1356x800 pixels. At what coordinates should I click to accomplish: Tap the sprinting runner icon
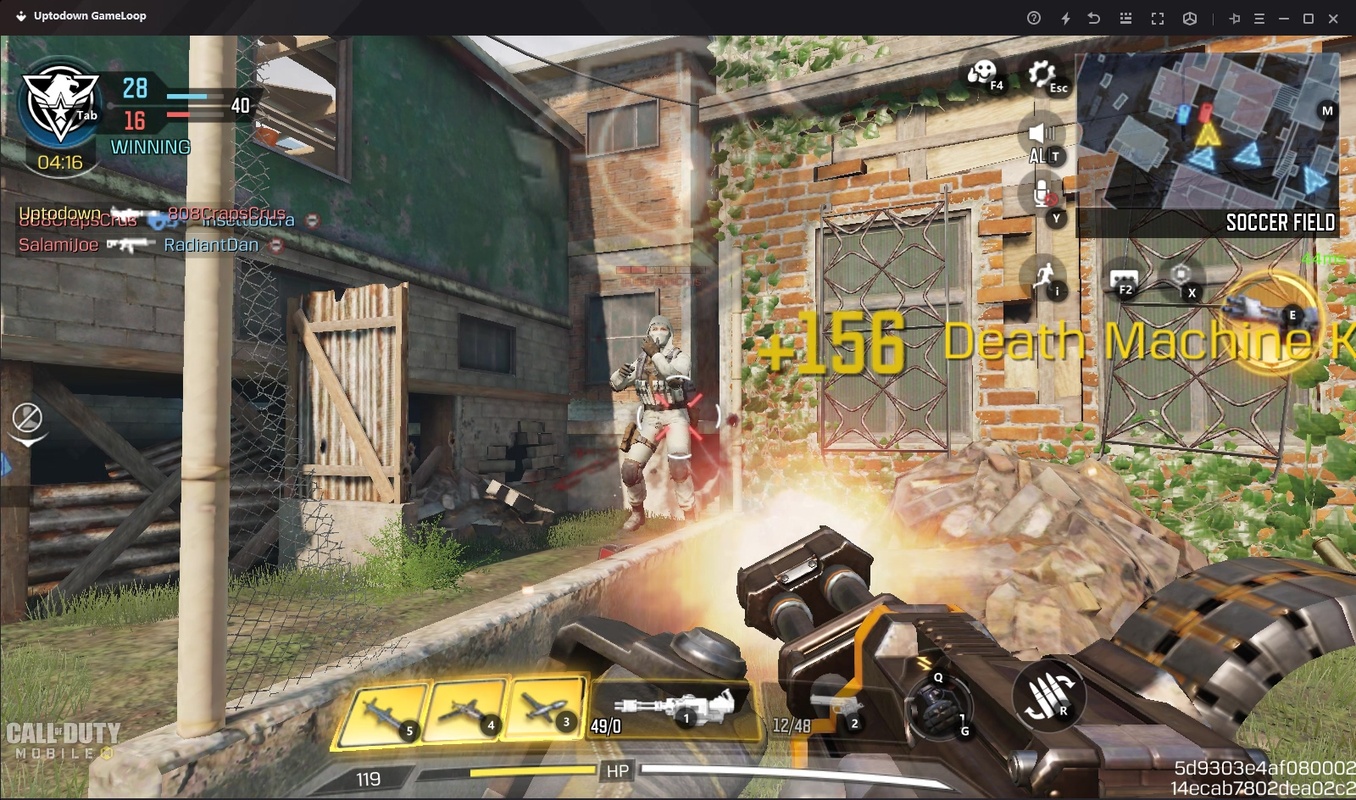point(1043,275)
